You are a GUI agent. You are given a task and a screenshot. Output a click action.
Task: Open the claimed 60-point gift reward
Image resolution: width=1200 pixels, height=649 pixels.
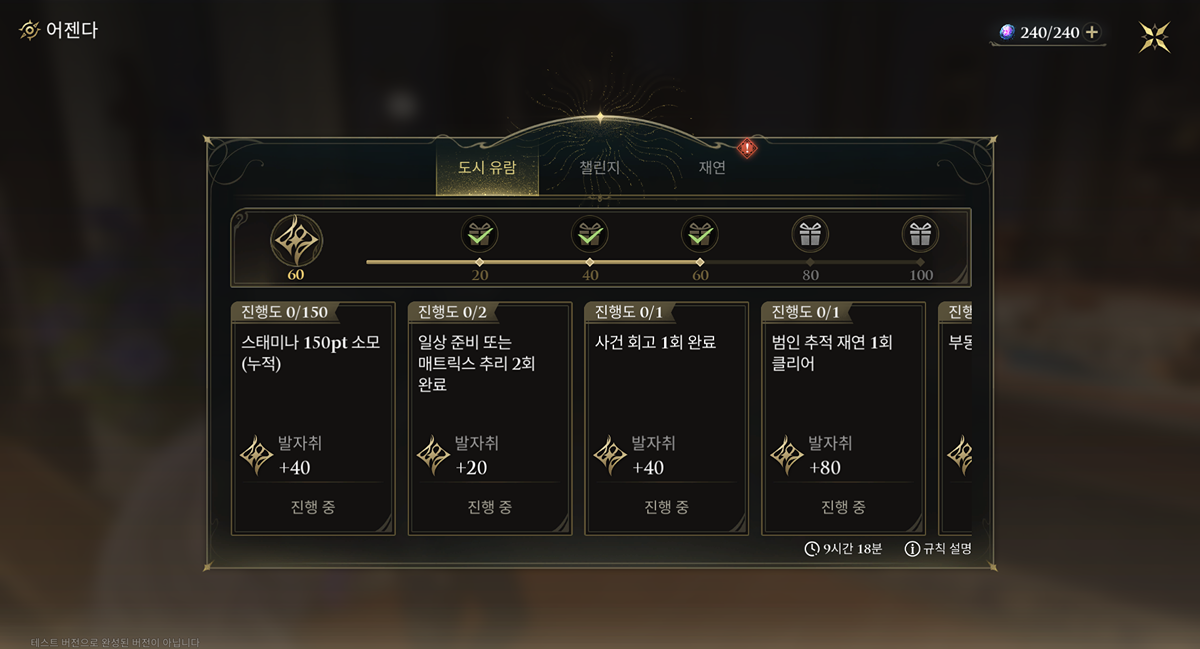tap(700, 235)
